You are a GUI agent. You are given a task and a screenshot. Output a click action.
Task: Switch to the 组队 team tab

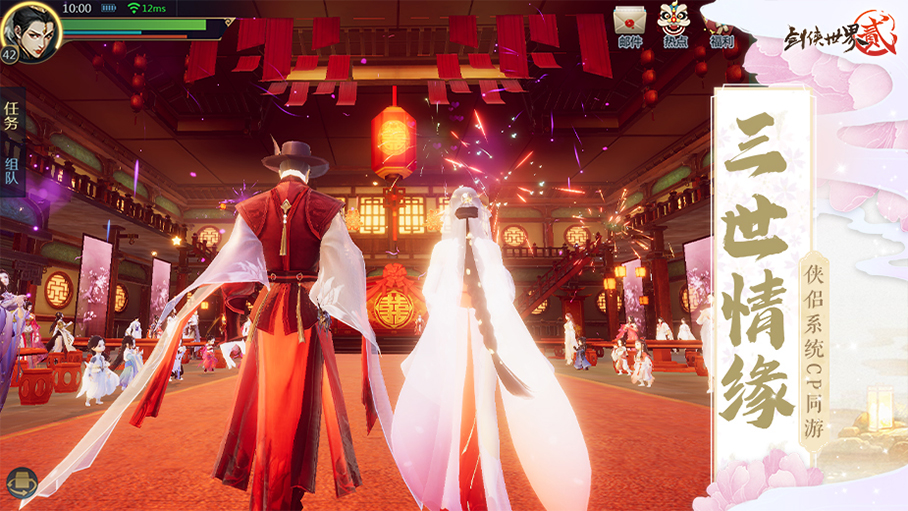point(12,172)
